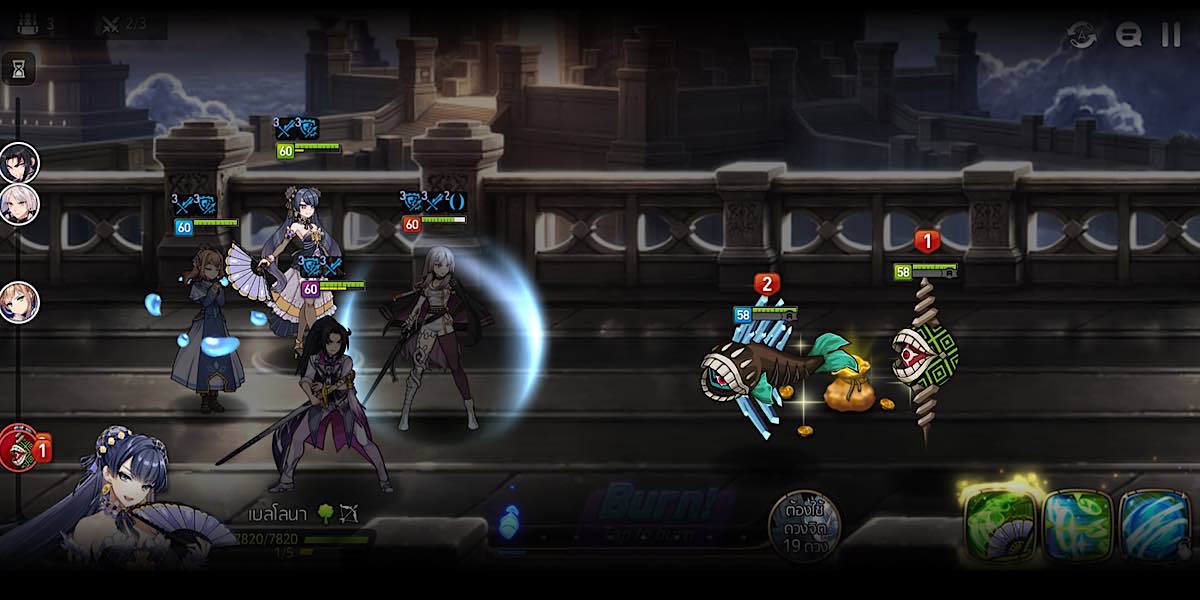The width and height of the screenshot is (1200, 600).
Task: Select brown-haired hero portrait in turn bar
Action: (19, 302)
